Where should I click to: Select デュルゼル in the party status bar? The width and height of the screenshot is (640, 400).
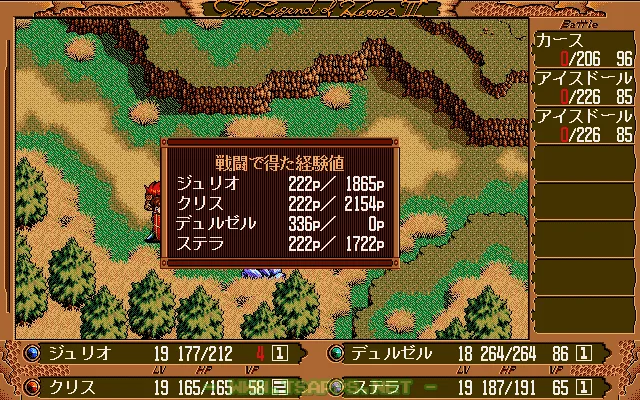tap(393, 353)
